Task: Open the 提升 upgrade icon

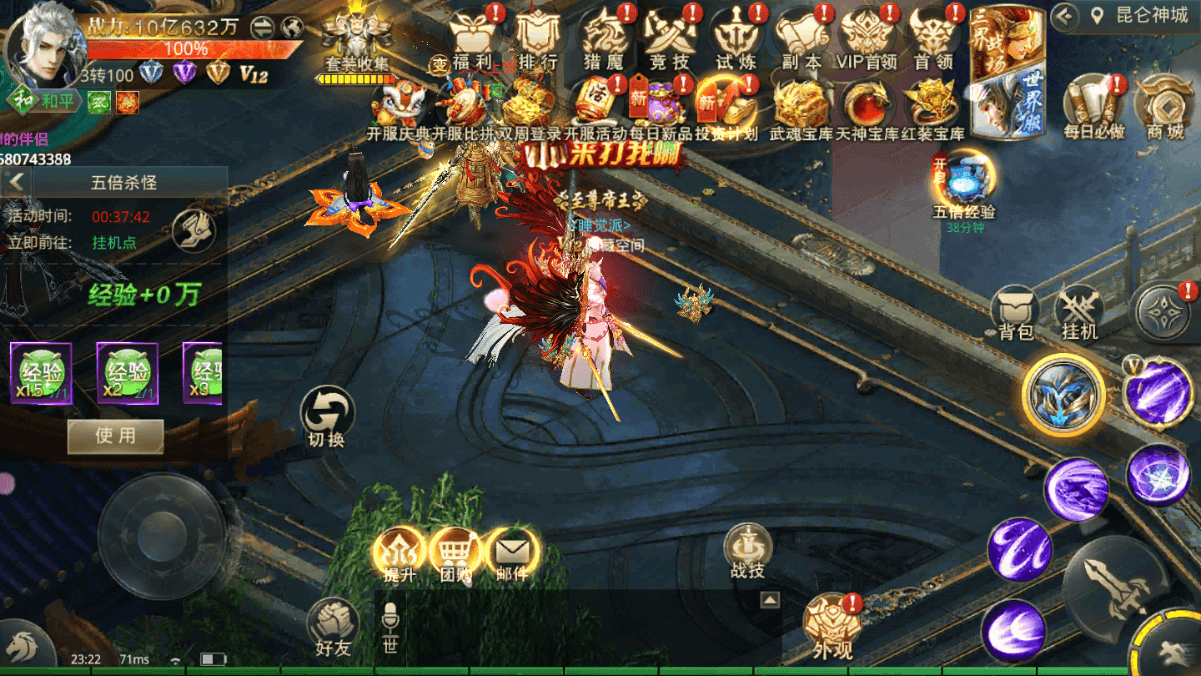Action: (399, 554)
